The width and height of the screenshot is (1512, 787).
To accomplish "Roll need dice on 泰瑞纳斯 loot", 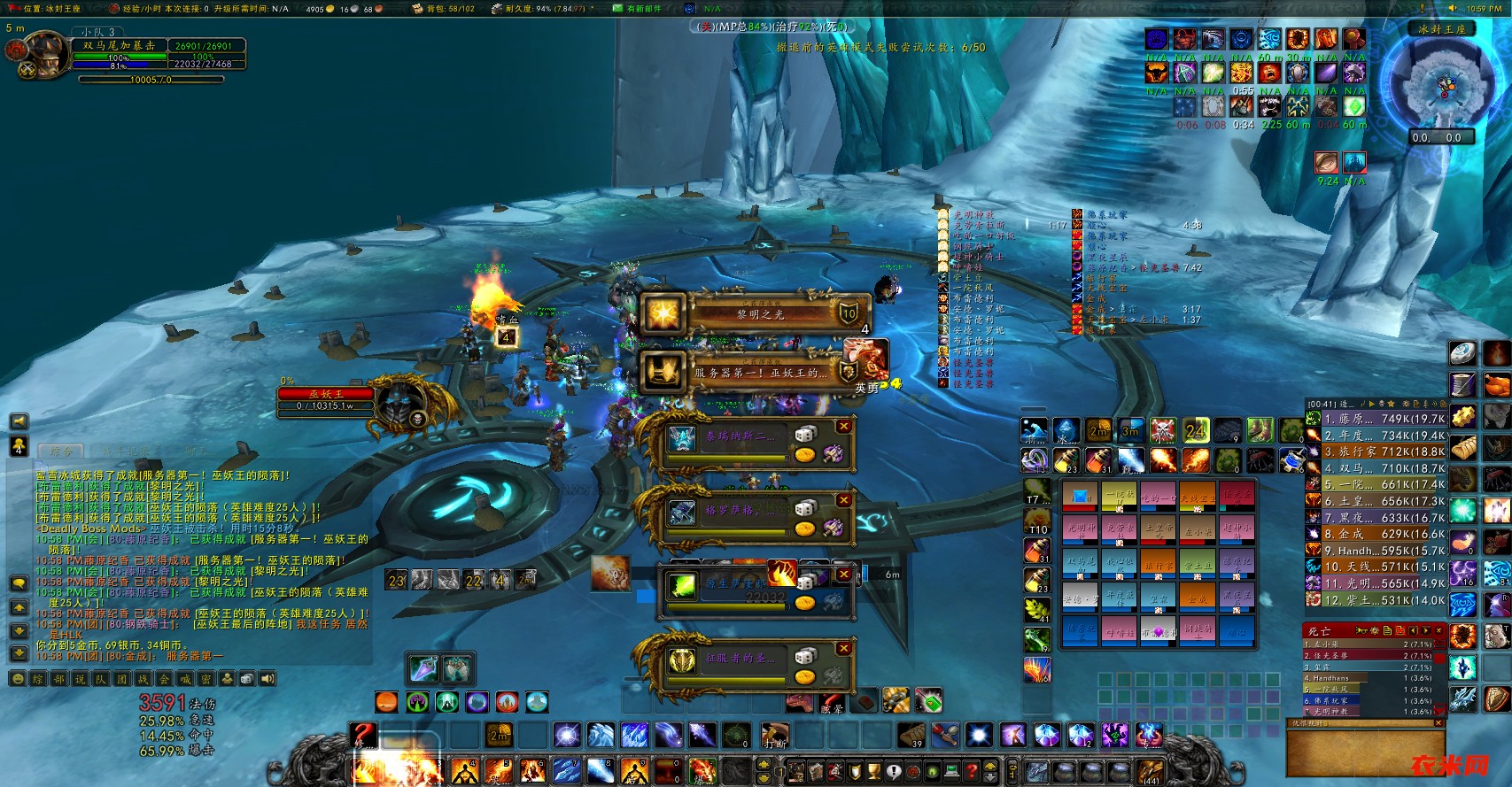I will (804, 434).
